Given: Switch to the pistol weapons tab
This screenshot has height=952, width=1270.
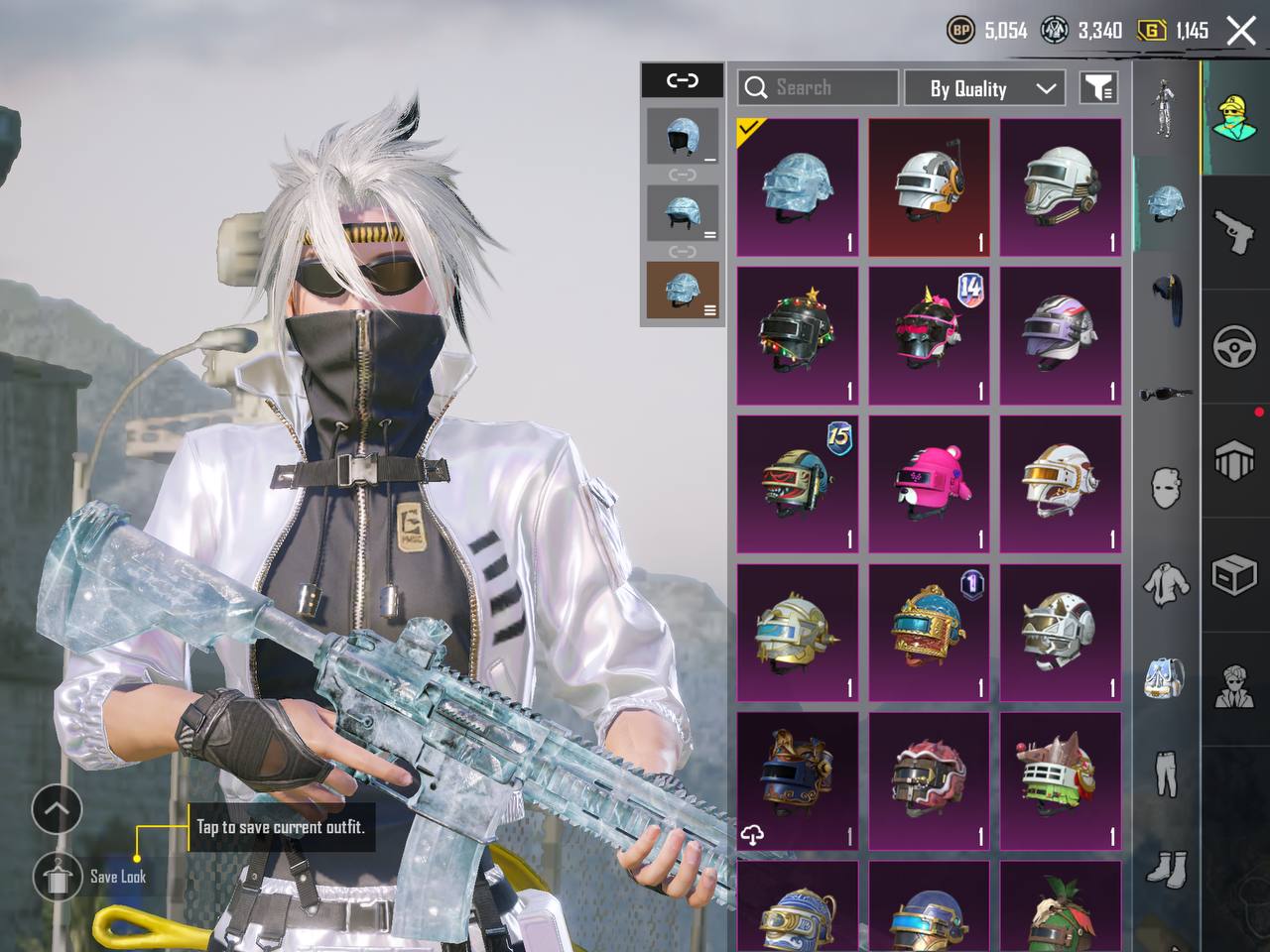Looking at the screenshot, I should [x=1234, y=231].
